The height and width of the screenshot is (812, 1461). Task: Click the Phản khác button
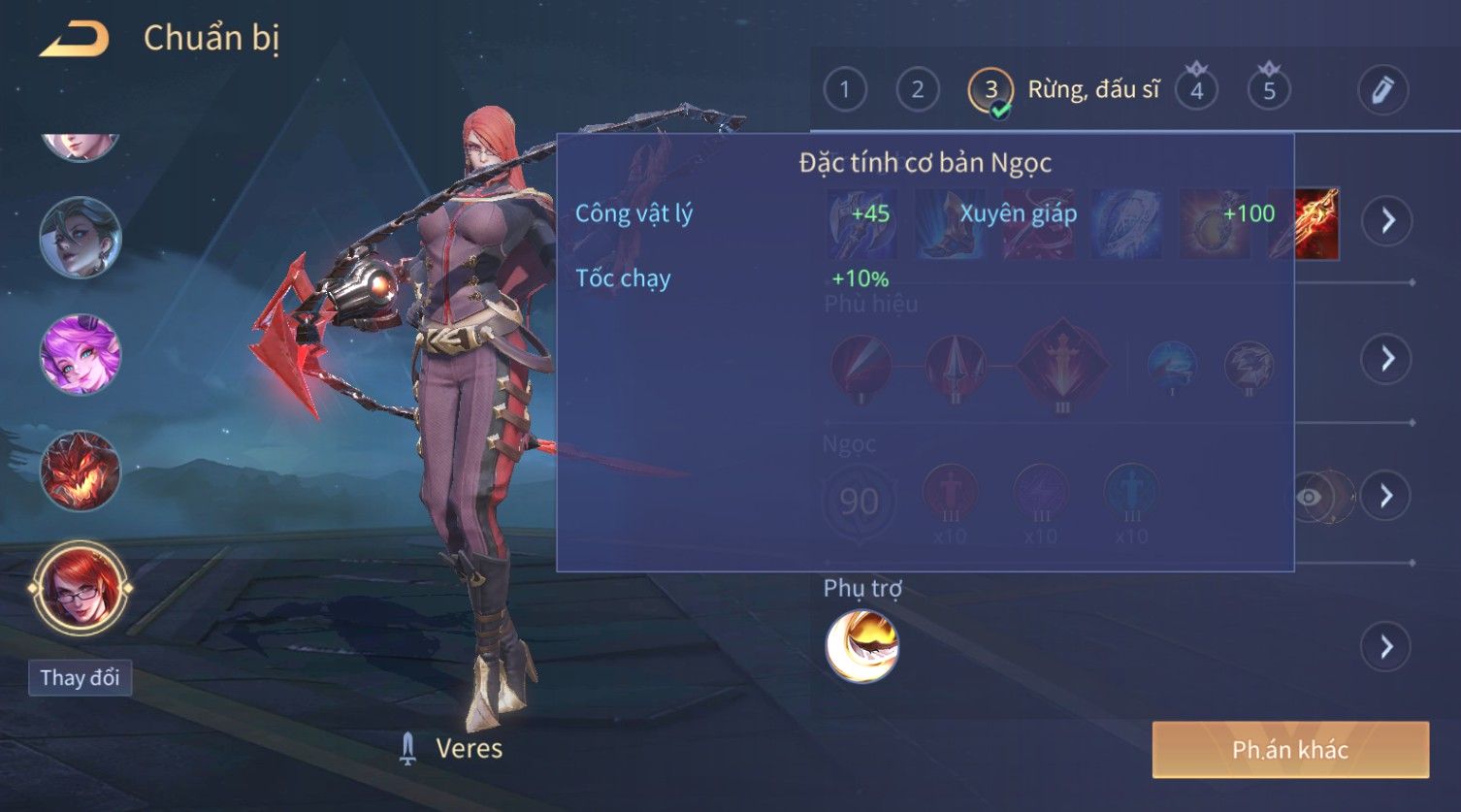(x=1289, y=749)
